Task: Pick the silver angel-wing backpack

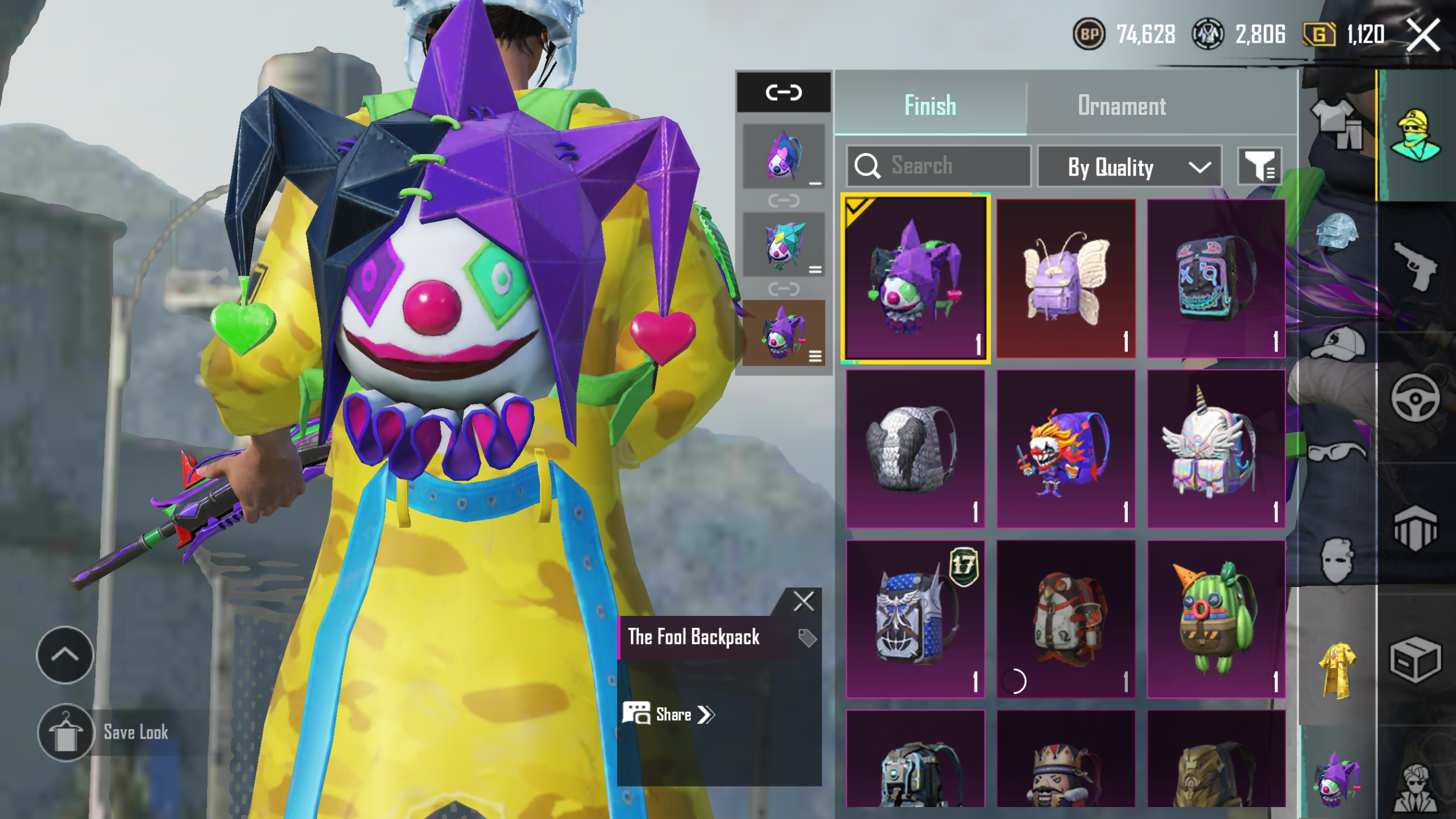Action: tap(915, 449)
